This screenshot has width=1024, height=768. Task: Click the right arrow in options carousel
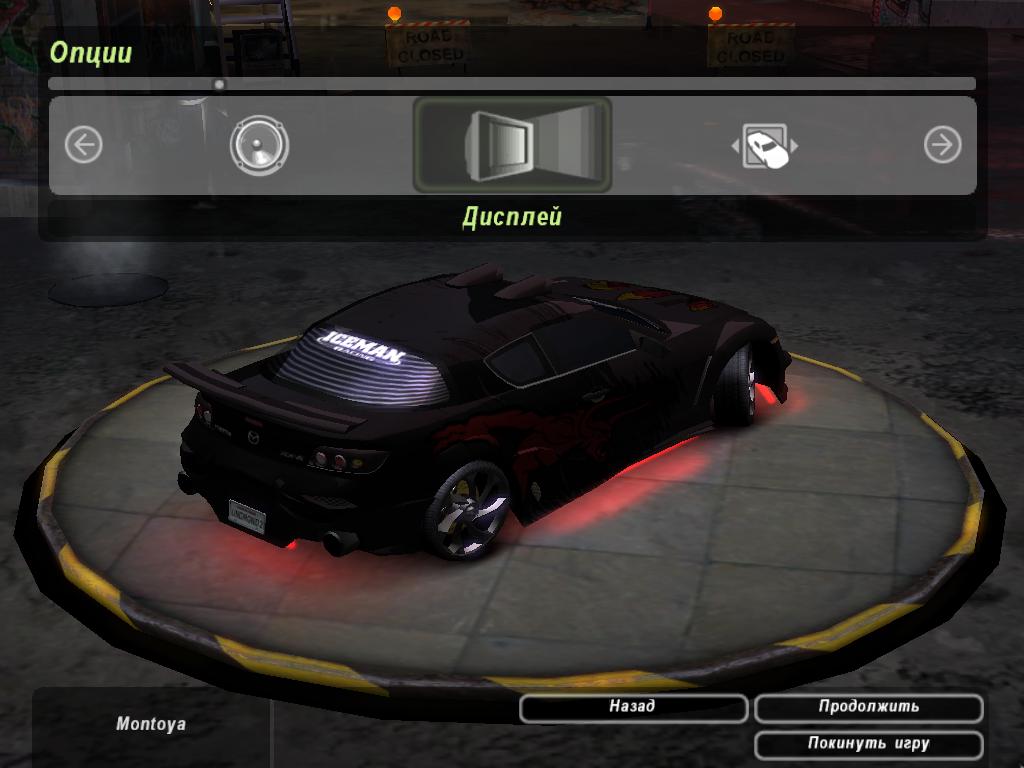click(942, 146)
